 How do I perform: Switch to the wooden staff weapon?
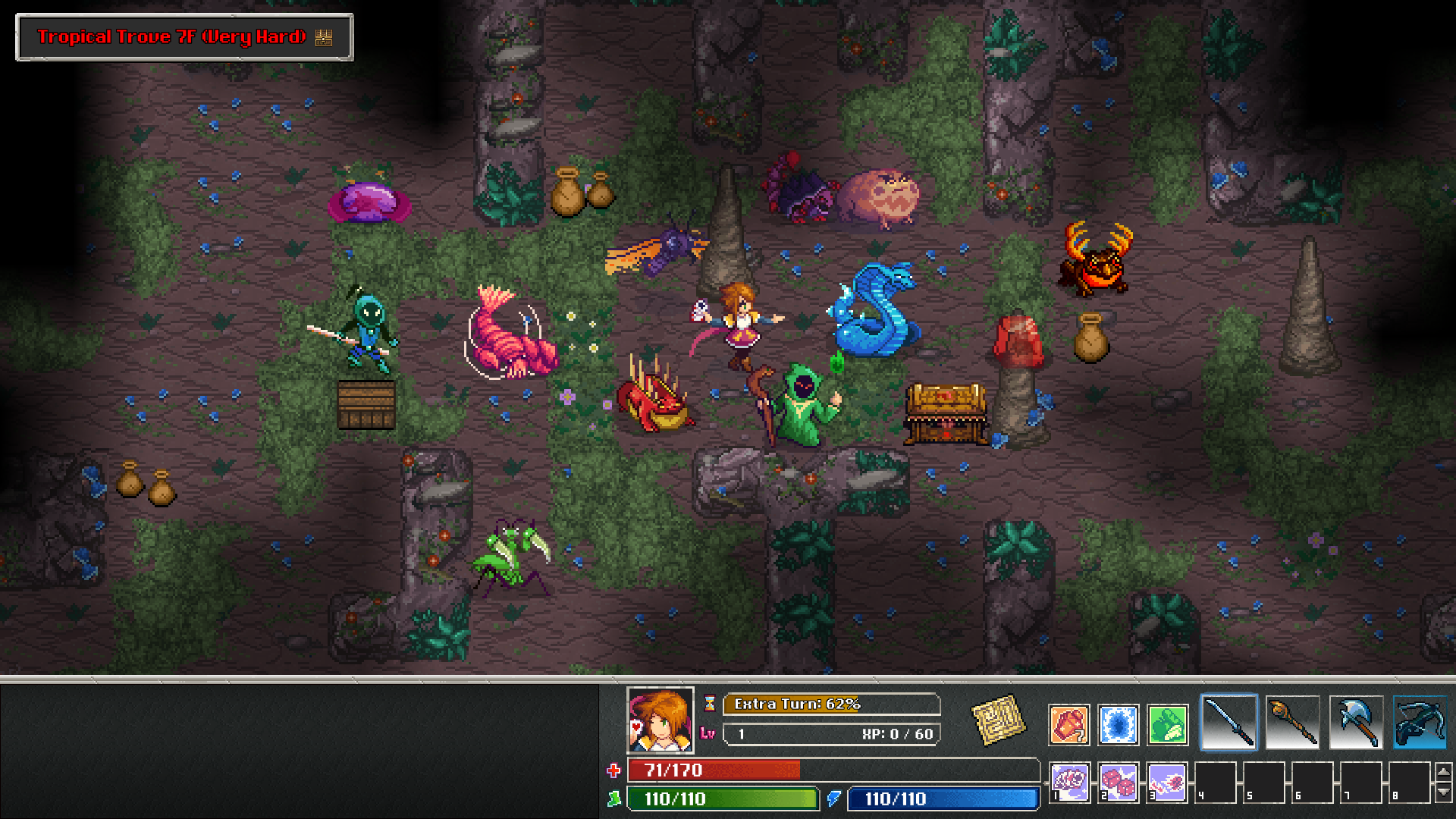(x=1292, y=722)
